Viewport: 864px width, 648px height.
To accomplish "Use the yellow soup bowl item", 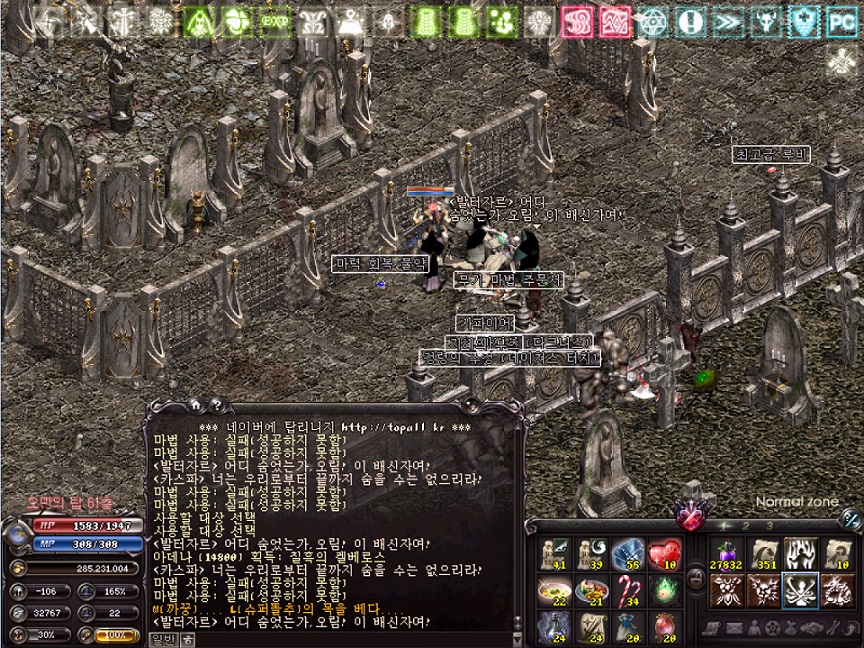I will 554,591.
